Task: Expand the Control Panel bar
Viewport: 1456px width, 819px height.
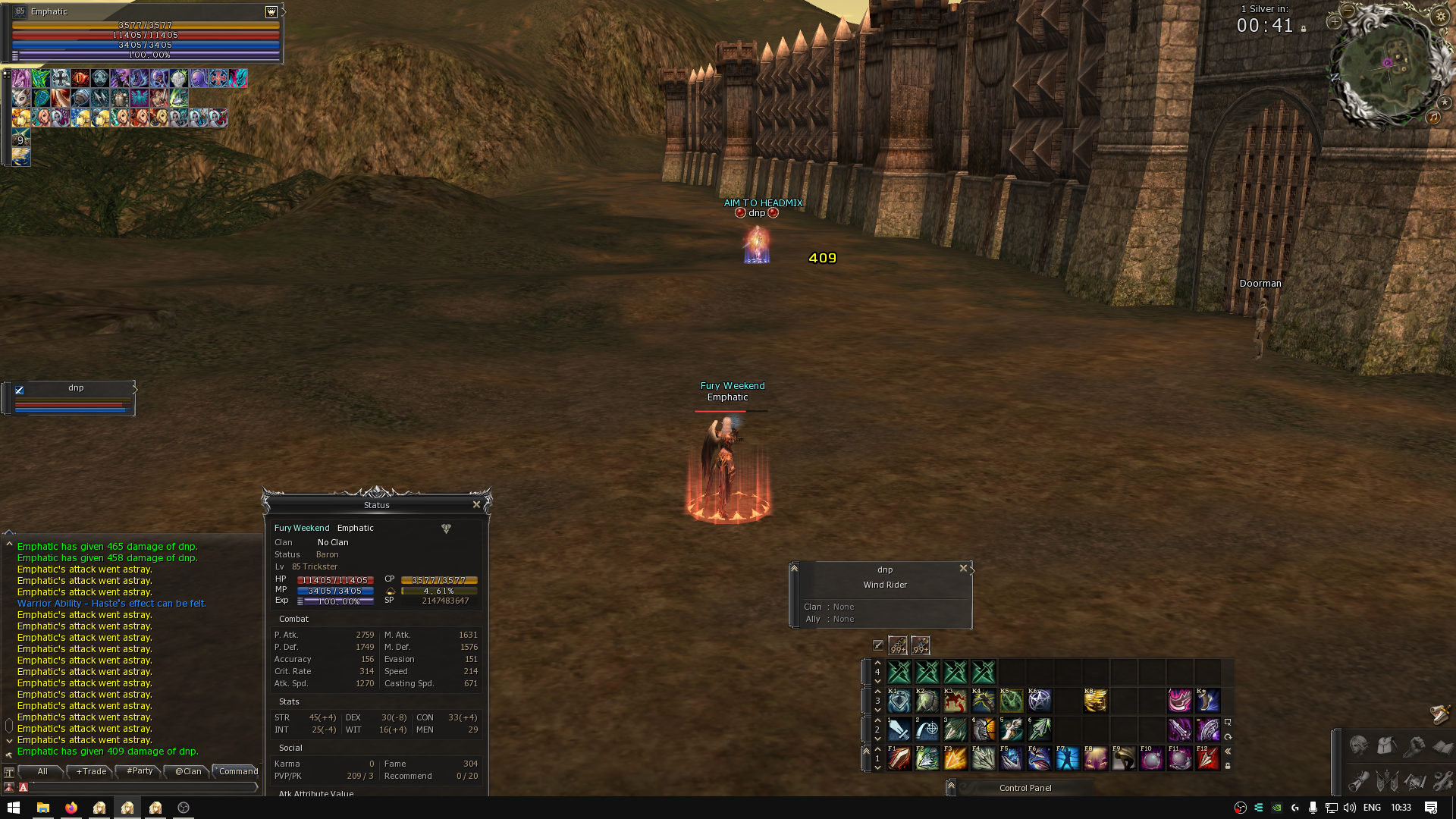Action: [x=951, y=787]
